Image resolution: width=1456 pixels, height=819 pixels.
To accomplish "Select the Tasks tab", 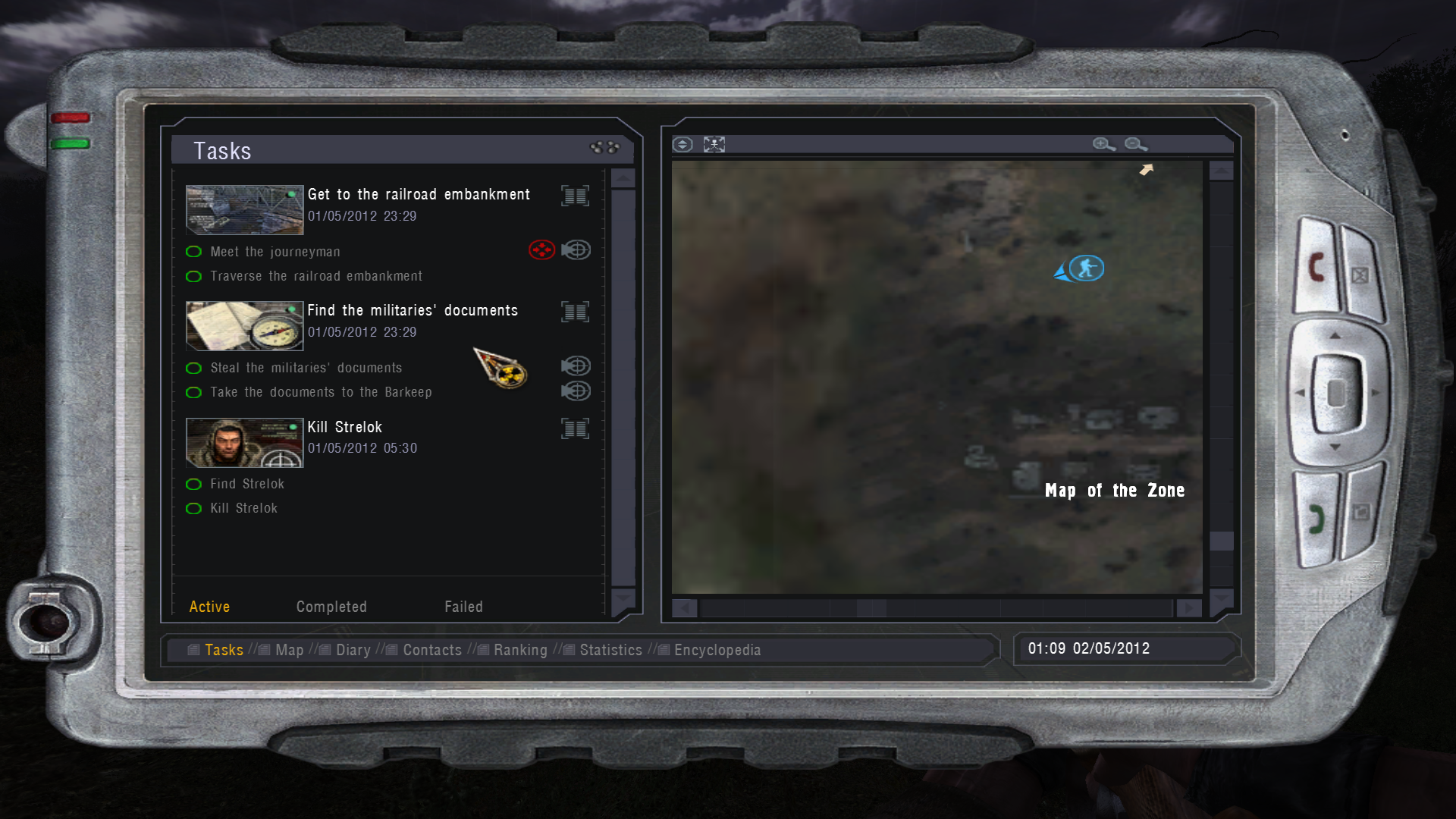I will tap(224, 650).
